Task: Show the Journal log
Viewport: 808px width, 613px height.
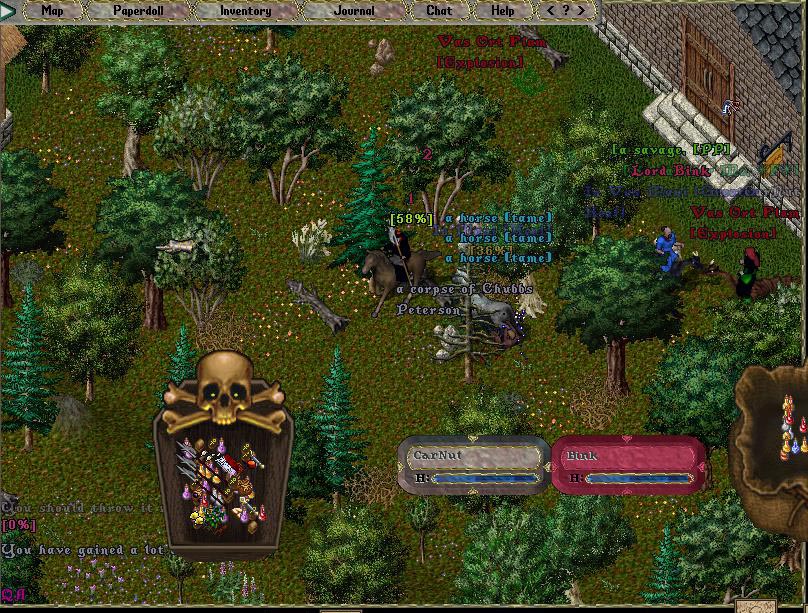Action: point(354,11)
